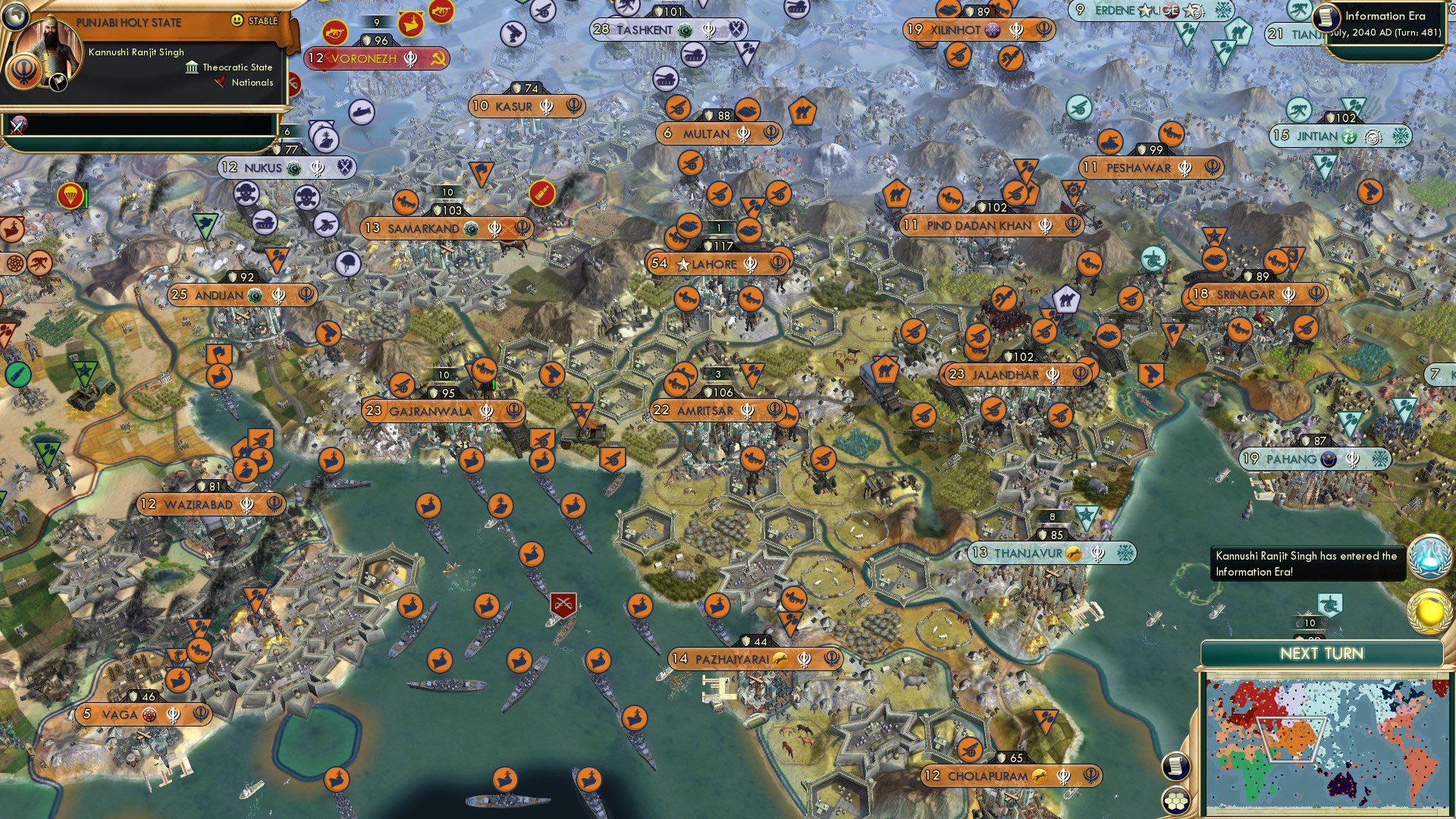Select the submarine unit icon below Voronezh
The height and width of the screenshot is (819, 1456).
[362, 111]
